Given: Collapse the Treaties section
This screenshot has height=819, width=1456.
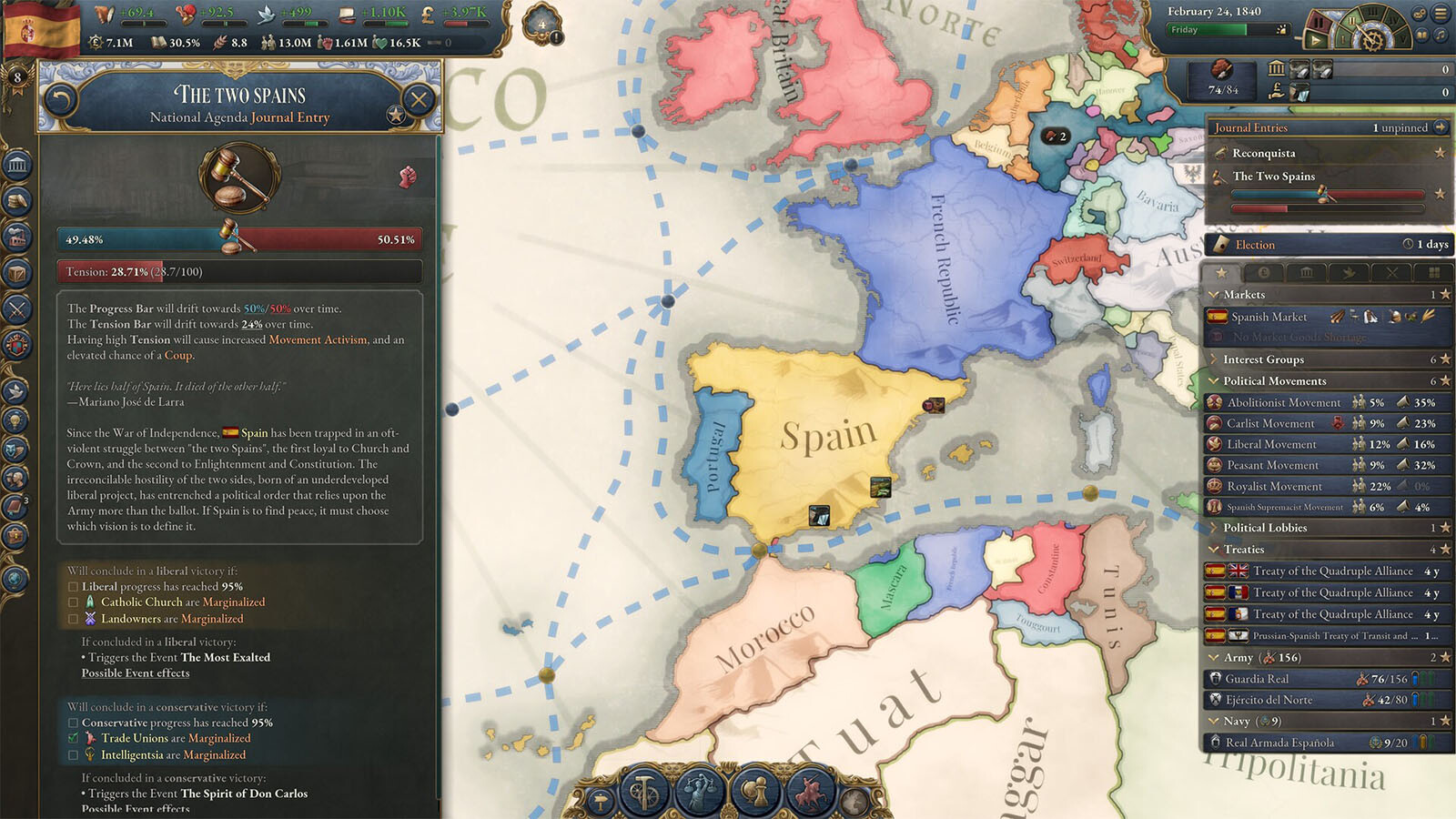Looking at the screenshot, I should click(1214, 550).
